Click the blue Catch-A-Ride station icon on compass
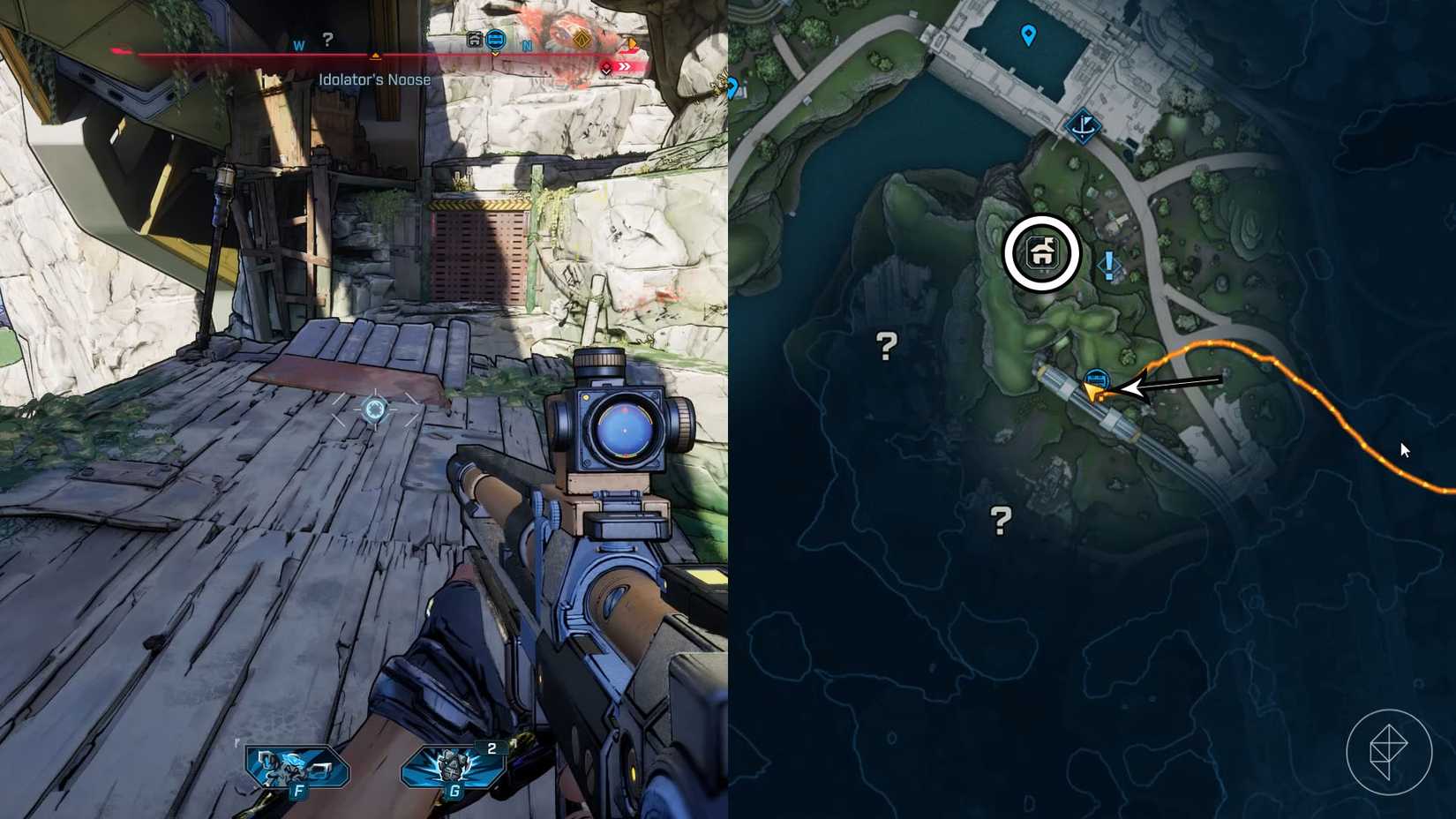The image size is (1456, 819). (x=496, y=40)
